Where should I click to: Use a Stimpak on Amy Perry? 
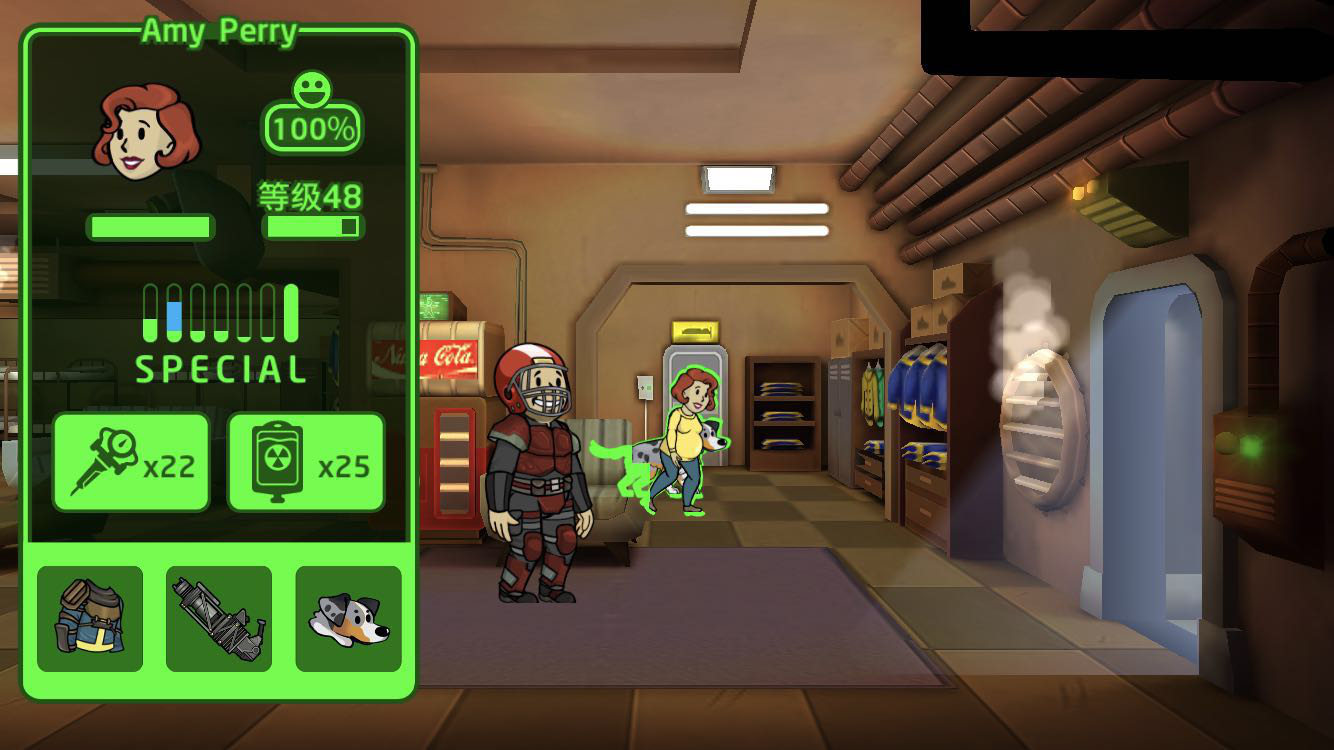(x=131, y=463)
